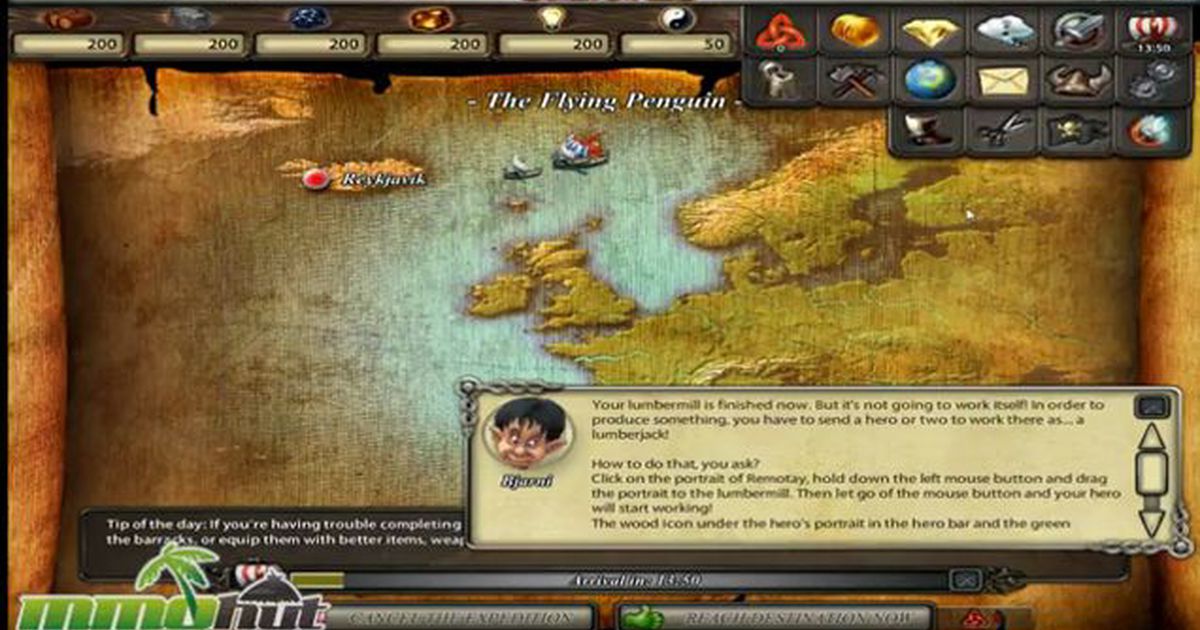Minimize Bjarni's tutorial dialogue box
The width and height of the screenshot is (1200, 630).
[x=1150, y=406]
